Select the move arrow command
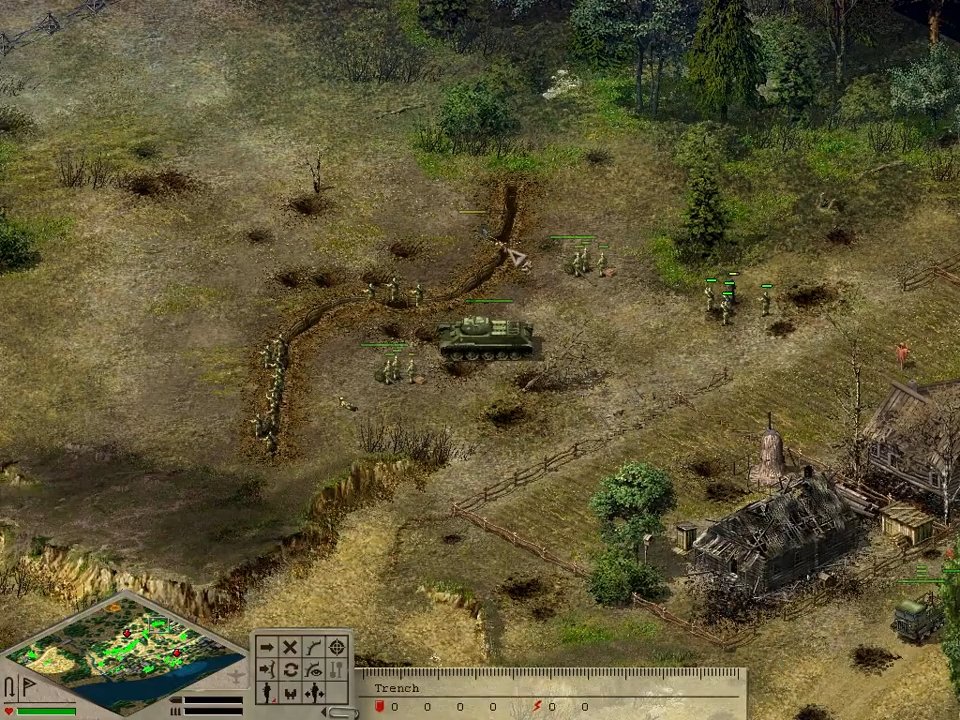960x720 pixels. [x=267, y=647]
